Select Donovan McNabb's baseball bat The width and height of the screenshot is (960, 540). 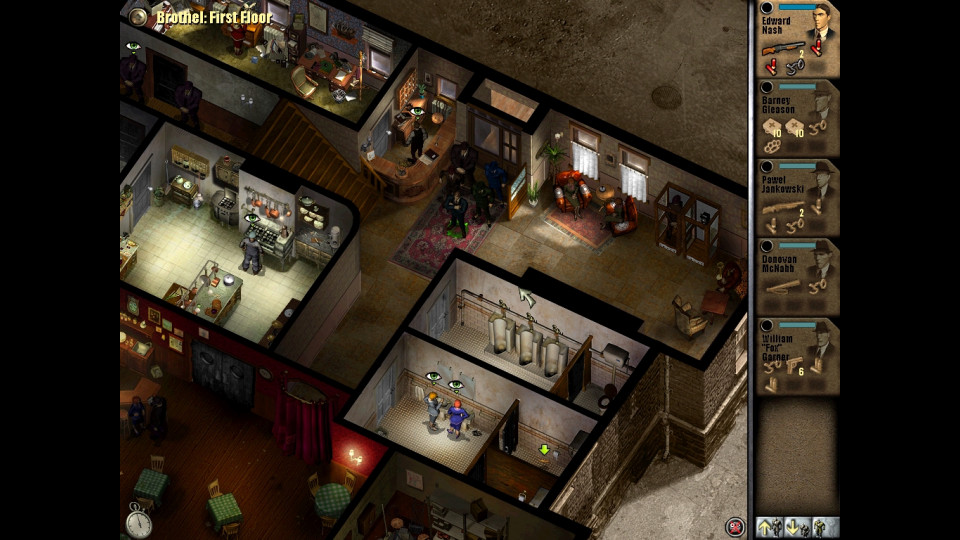tap(783, 287)
